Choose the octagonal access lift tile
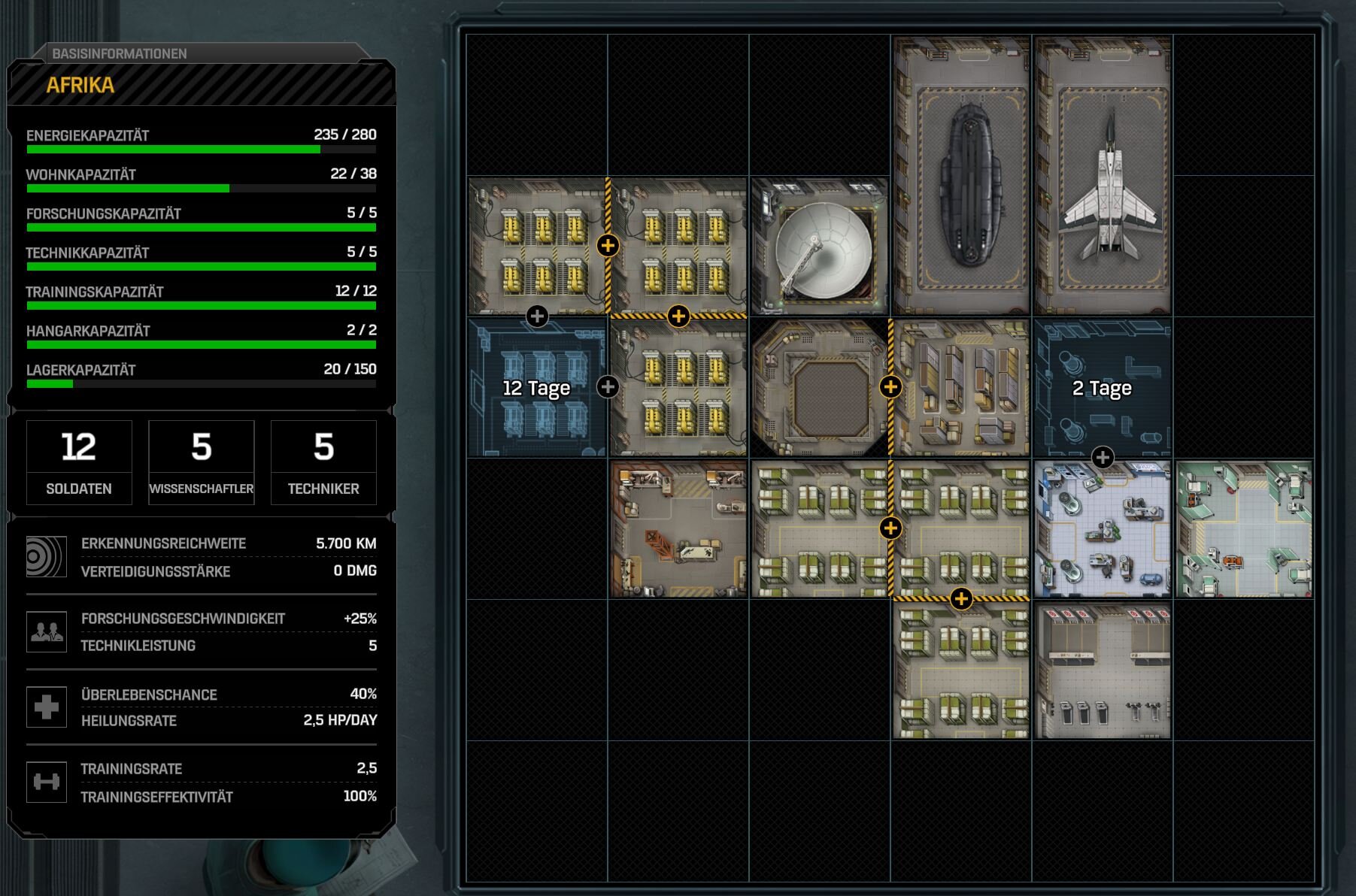Screen dimensions: 1356x896 pos(820,388)
